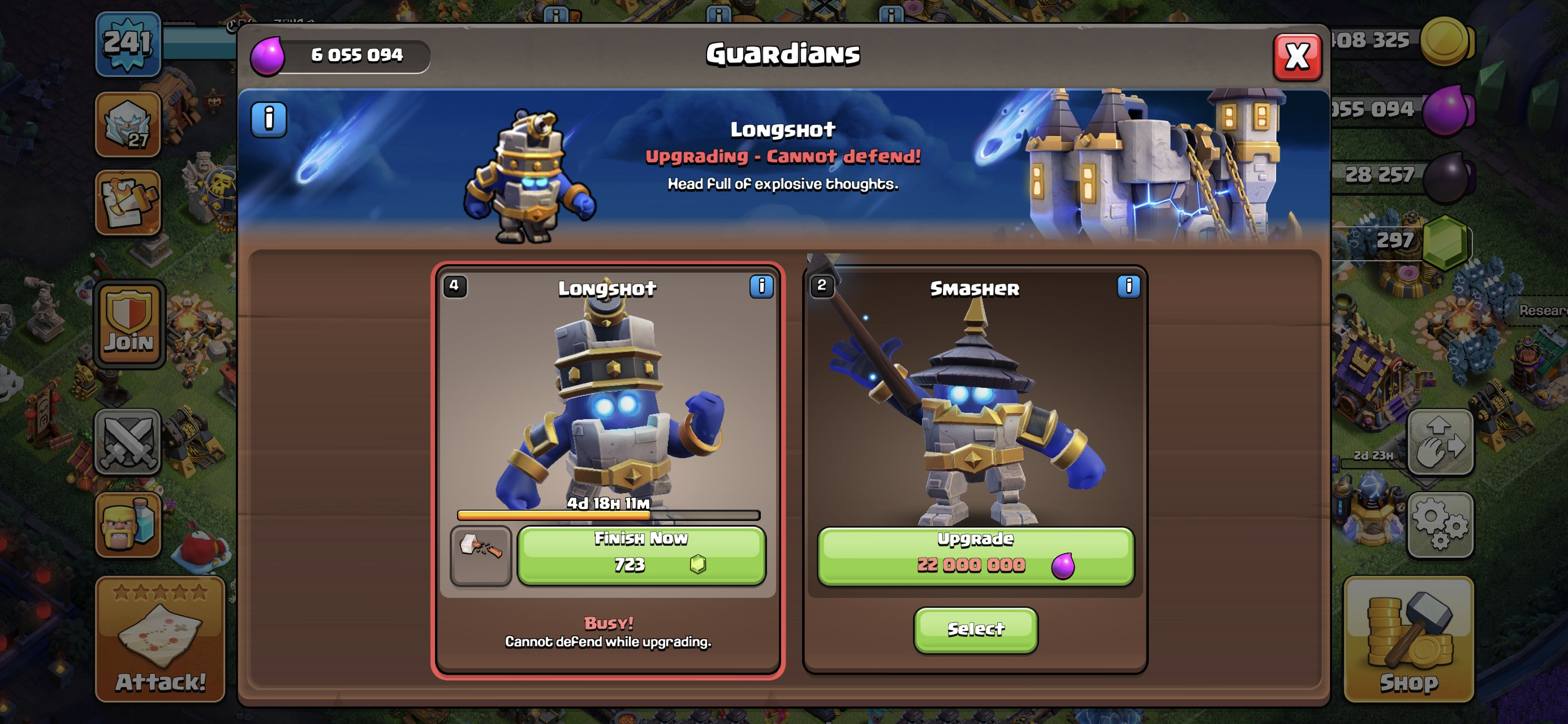Upgrade Smasher for 22 000 000 elixir
This screenshot has height=724, width=1568.
pos(975,556)
